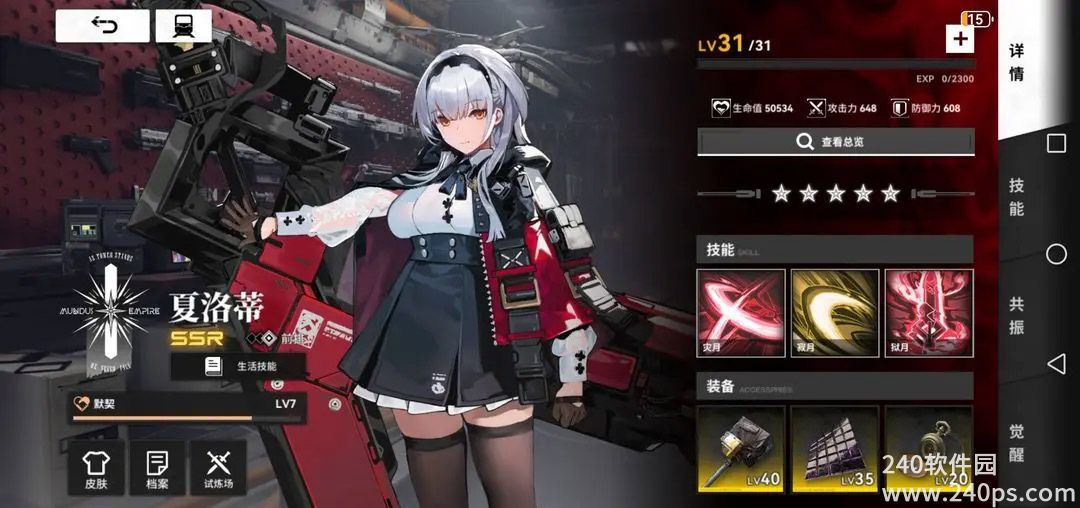The height and width of the screenshot is (508, 1080).
Task: Tap the train icon button
Action: tap(183, 26)
